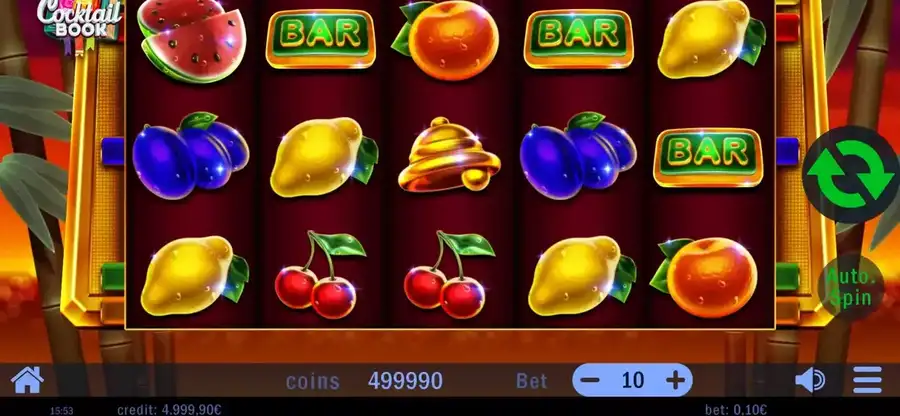Increase the bet with the plus button
The image size is (900, 416).
(x=676, y=380)
